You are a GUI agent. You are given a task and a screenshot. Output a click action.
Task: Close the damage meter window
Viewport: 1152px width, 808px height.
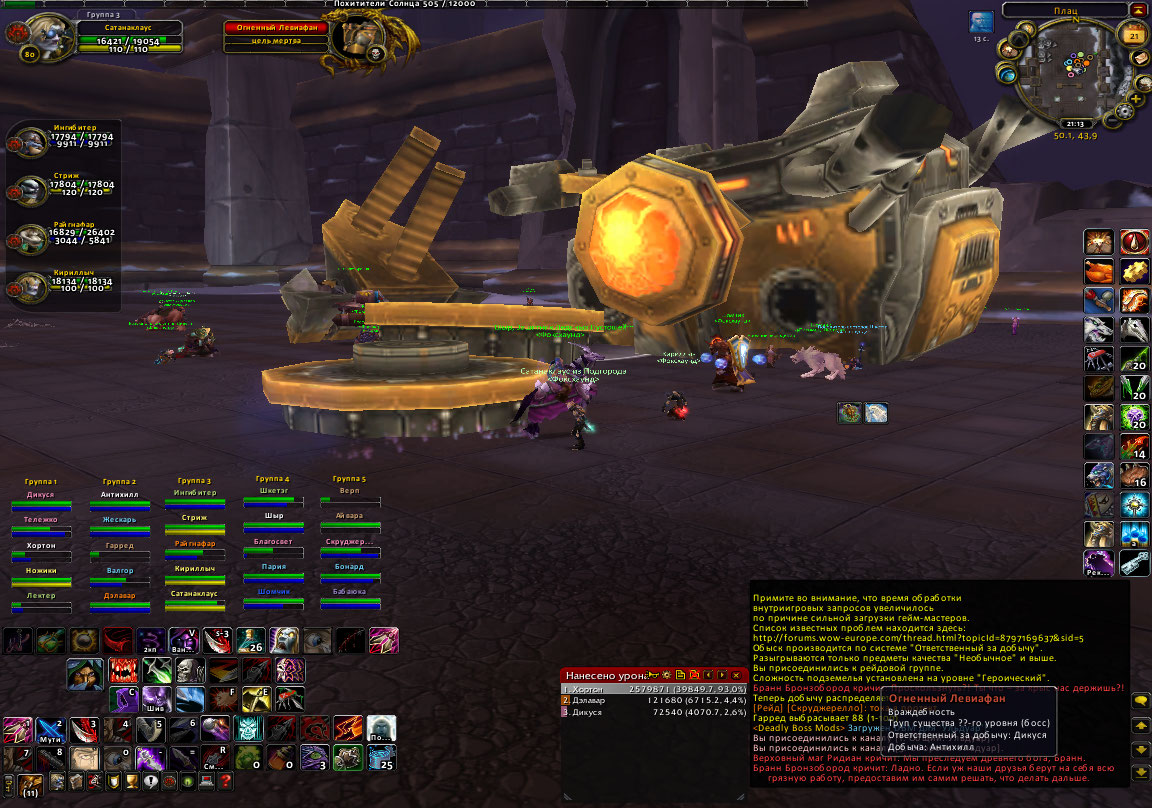(736, 675)
